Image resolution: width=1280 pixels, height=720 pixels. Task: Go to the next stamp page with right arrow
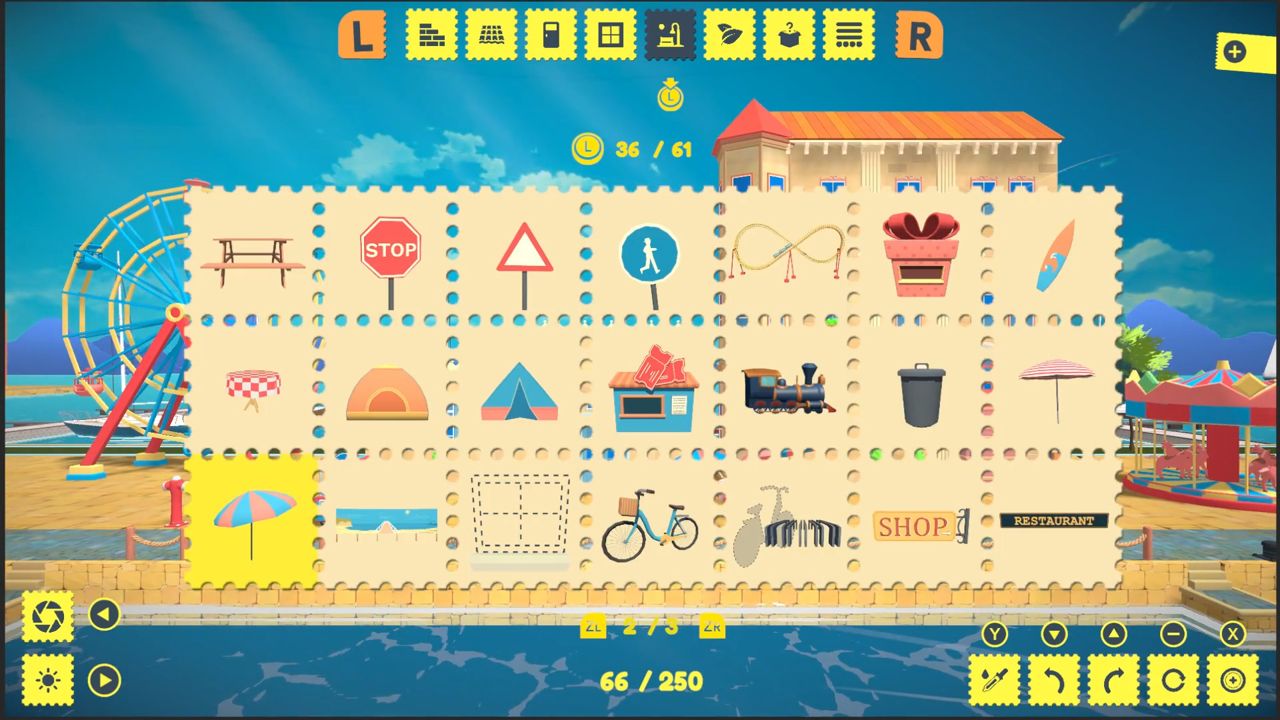(105, 679)
